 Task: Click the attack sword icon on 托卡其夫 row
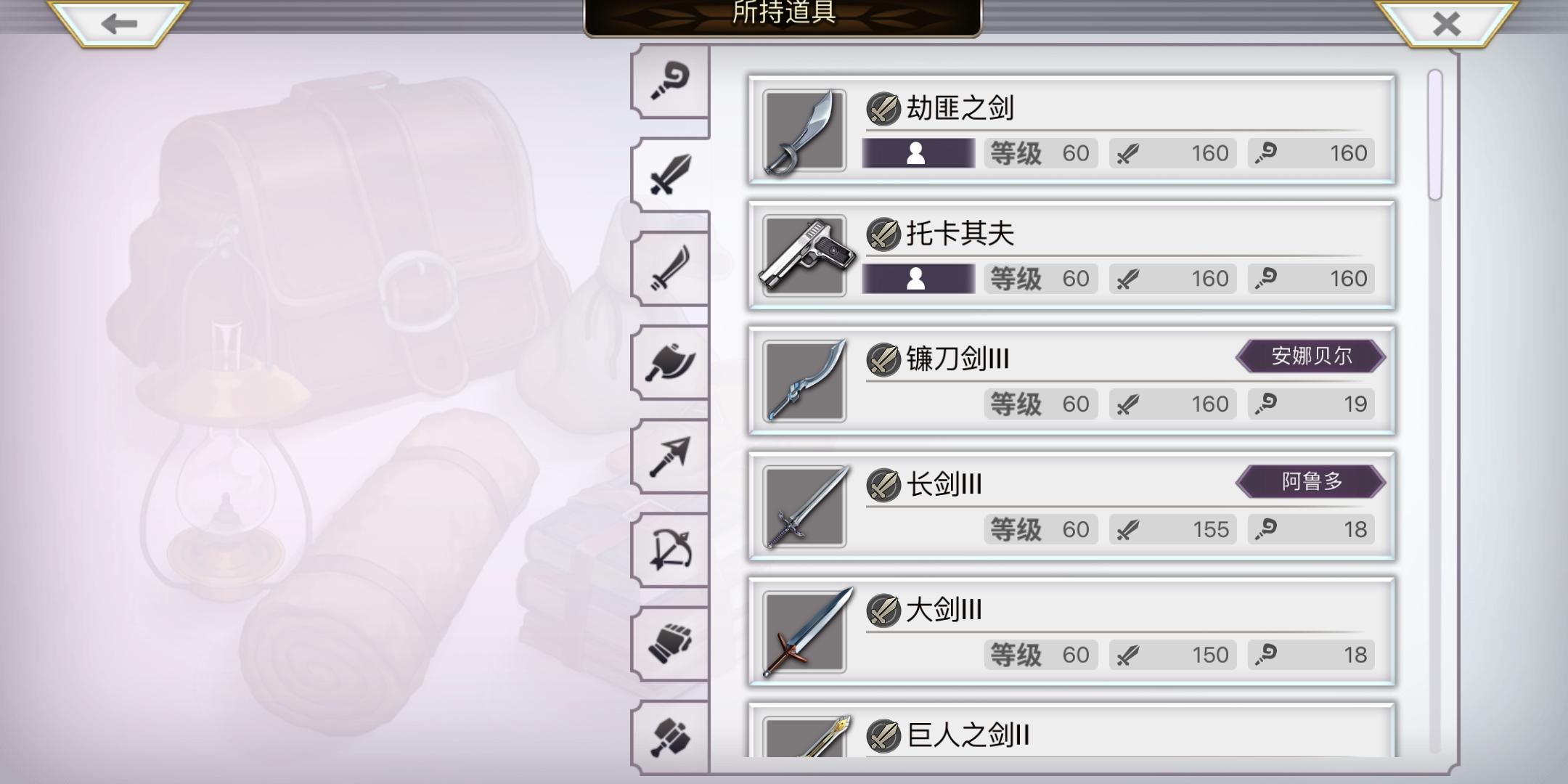1126,278
